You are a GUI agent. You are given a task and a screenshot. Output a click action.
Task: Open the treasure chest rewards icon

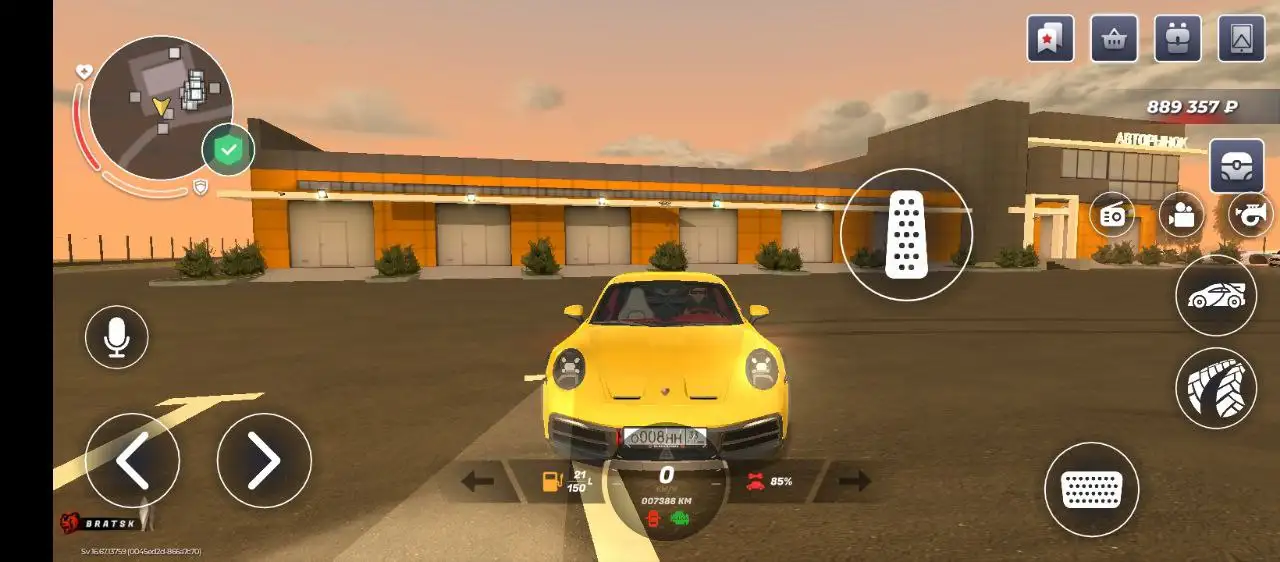(1237, 165)
